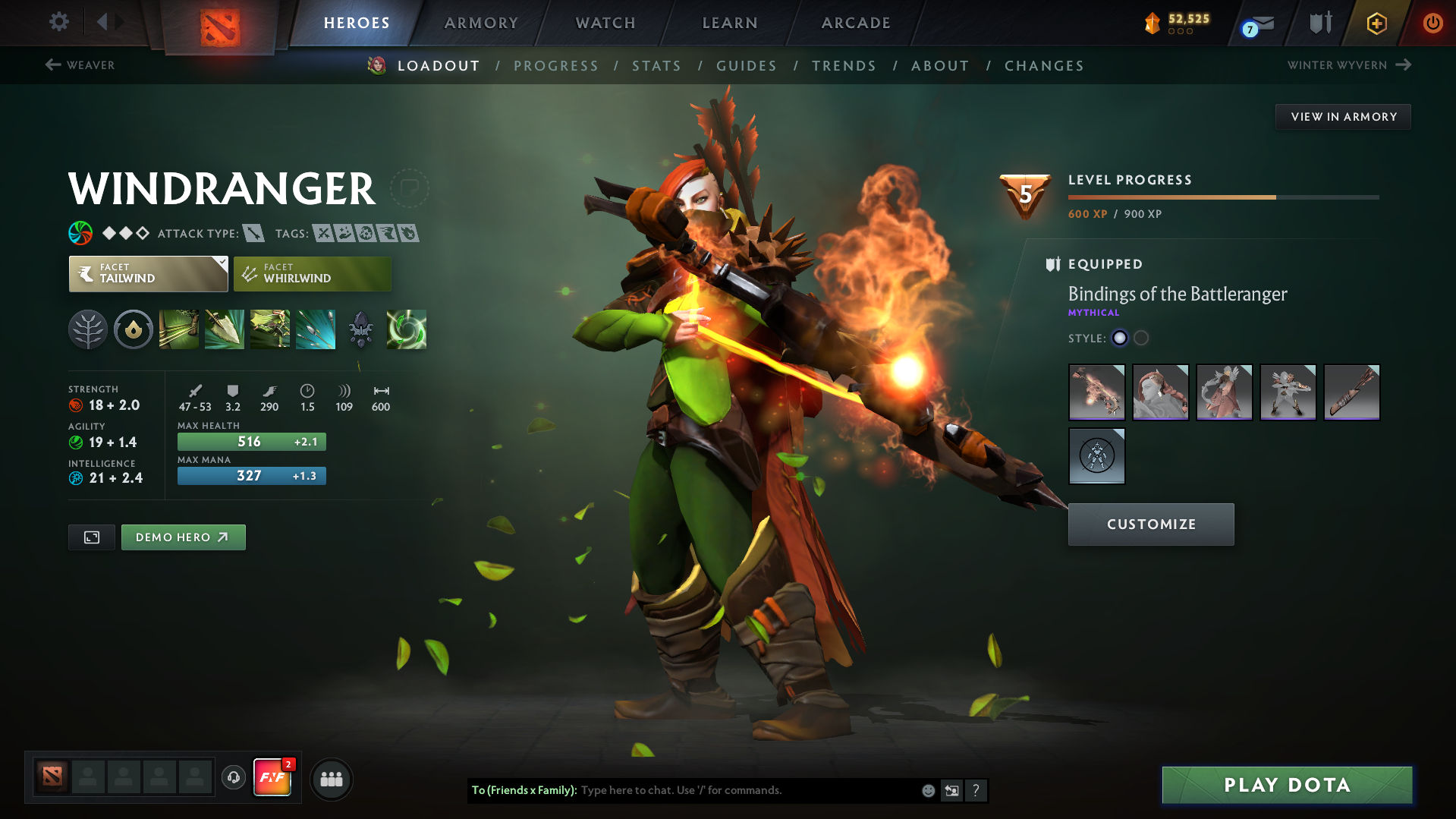Open the settings gear menu

tap(59, 22)
